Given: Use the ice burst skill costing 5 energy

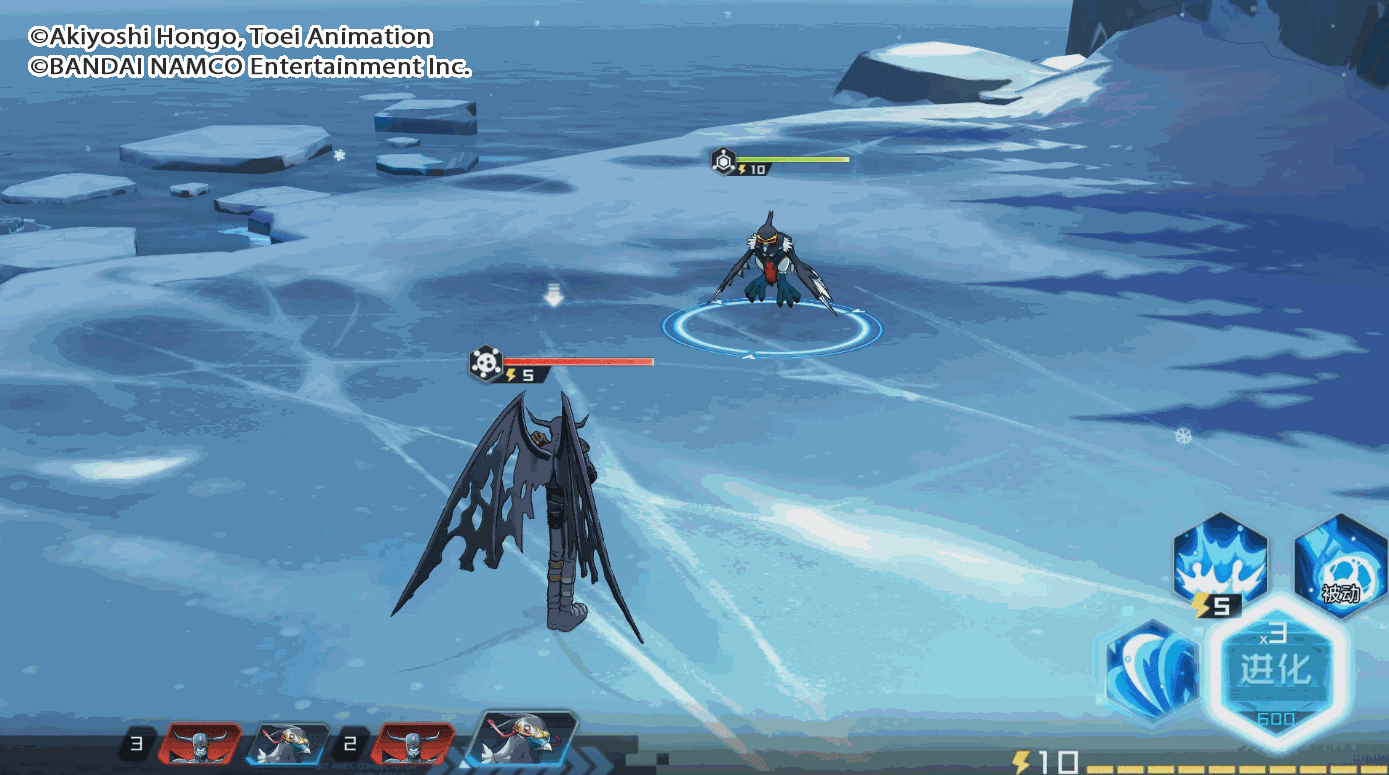Looking at the screenshot, I should pyautogui.click(x=1220, y=560).
